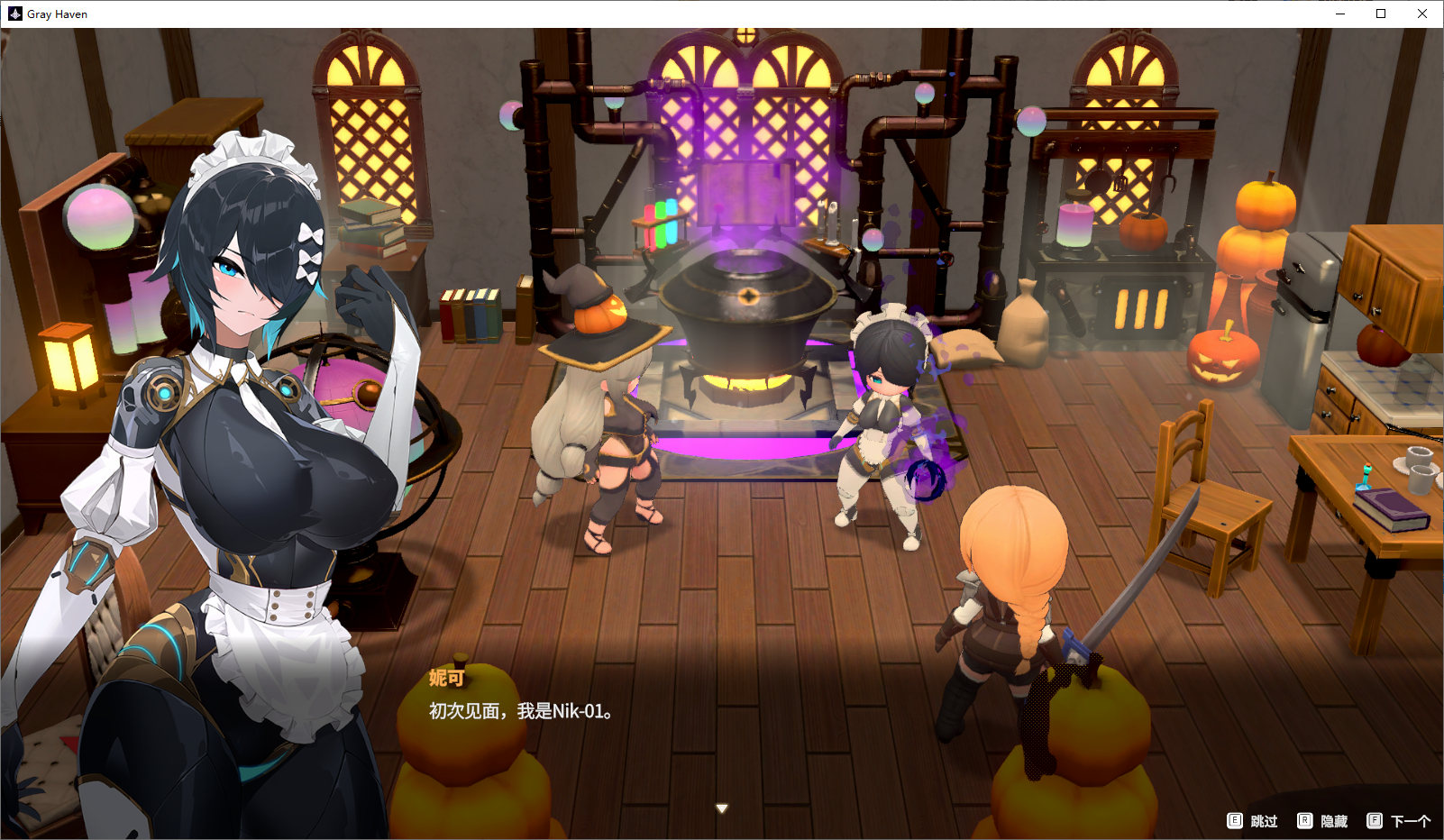Click the white continue arrow below the dialogue
Viewport: 1444px width, 840px height.
click(721, 808)
